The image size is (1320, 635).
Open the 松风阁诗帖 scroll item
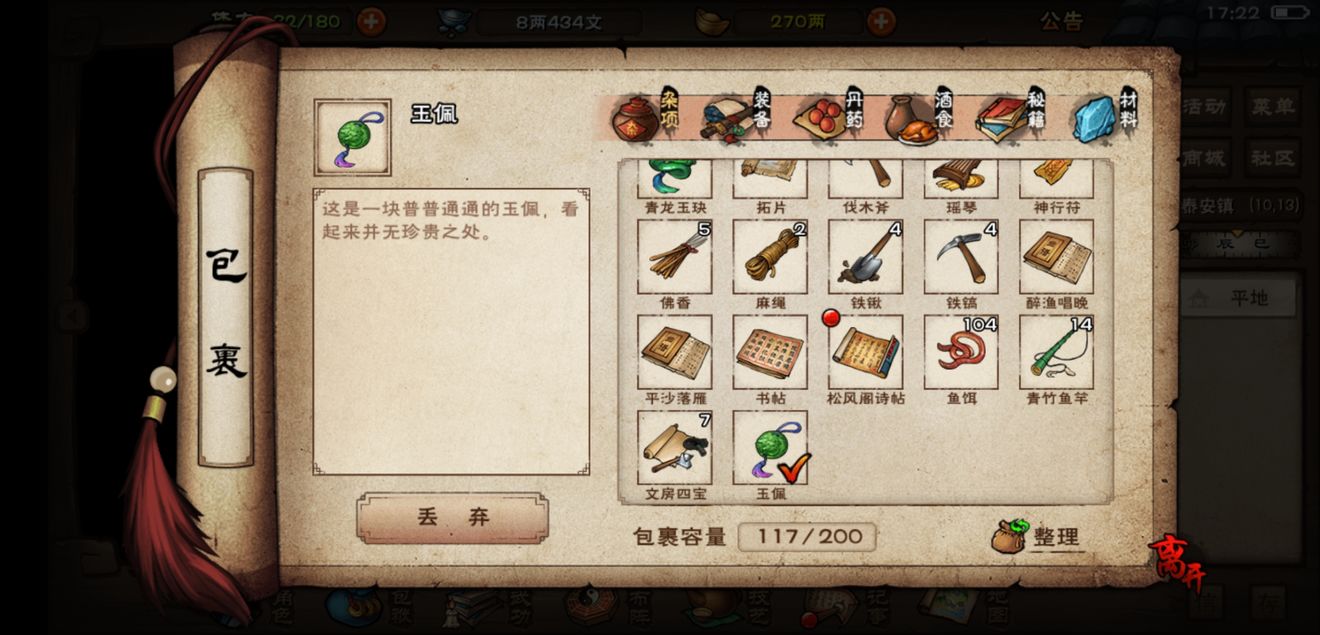865,352
